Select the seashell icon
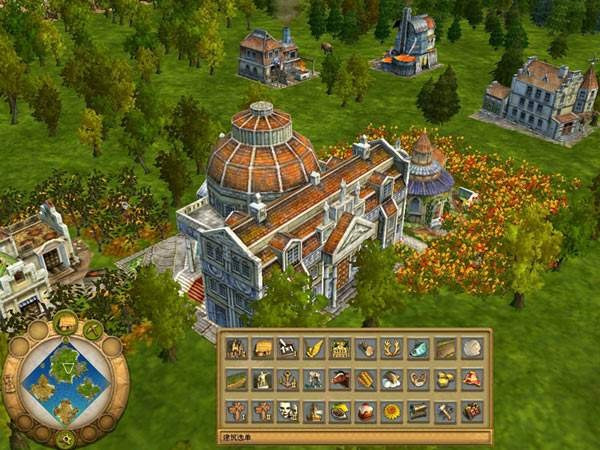Image resolution: width=600 pixels, height=450 pixels. [x=471, y=348]
